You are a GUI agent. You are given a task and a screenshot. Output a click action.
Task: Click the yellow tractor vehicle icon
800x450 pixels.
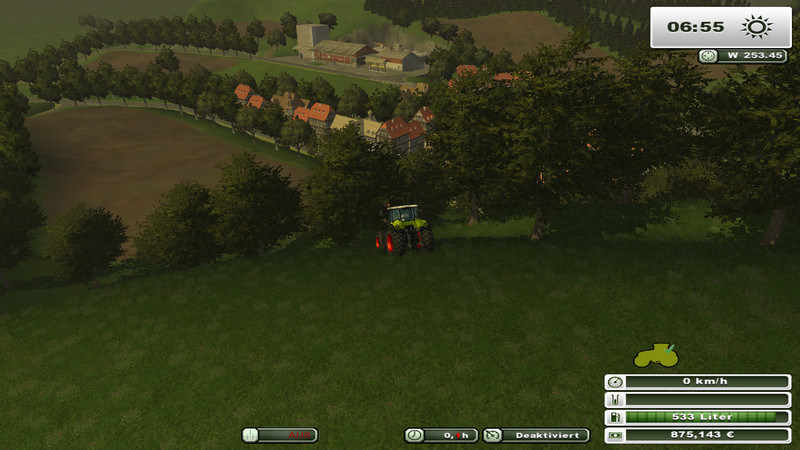pos(655,355)
